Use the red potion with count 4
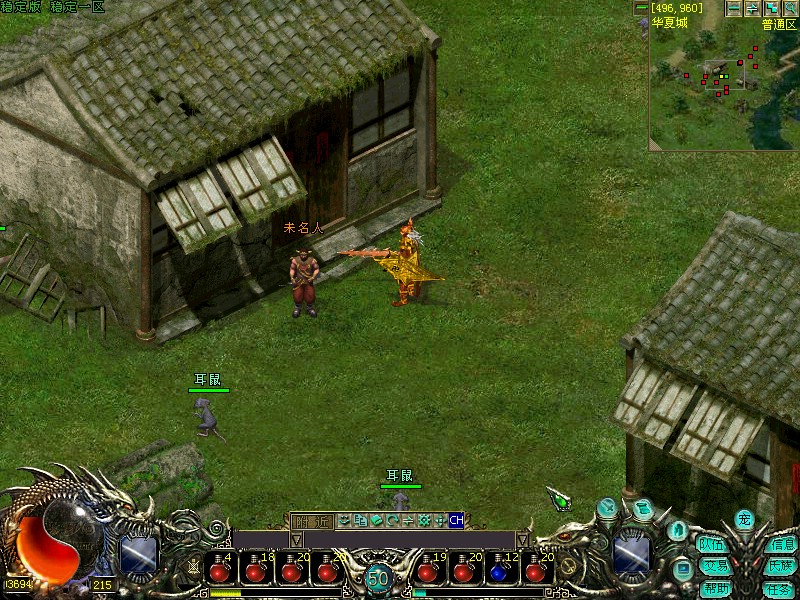The image size is (800, 600). pyautogui.click(x=220, y=571)
